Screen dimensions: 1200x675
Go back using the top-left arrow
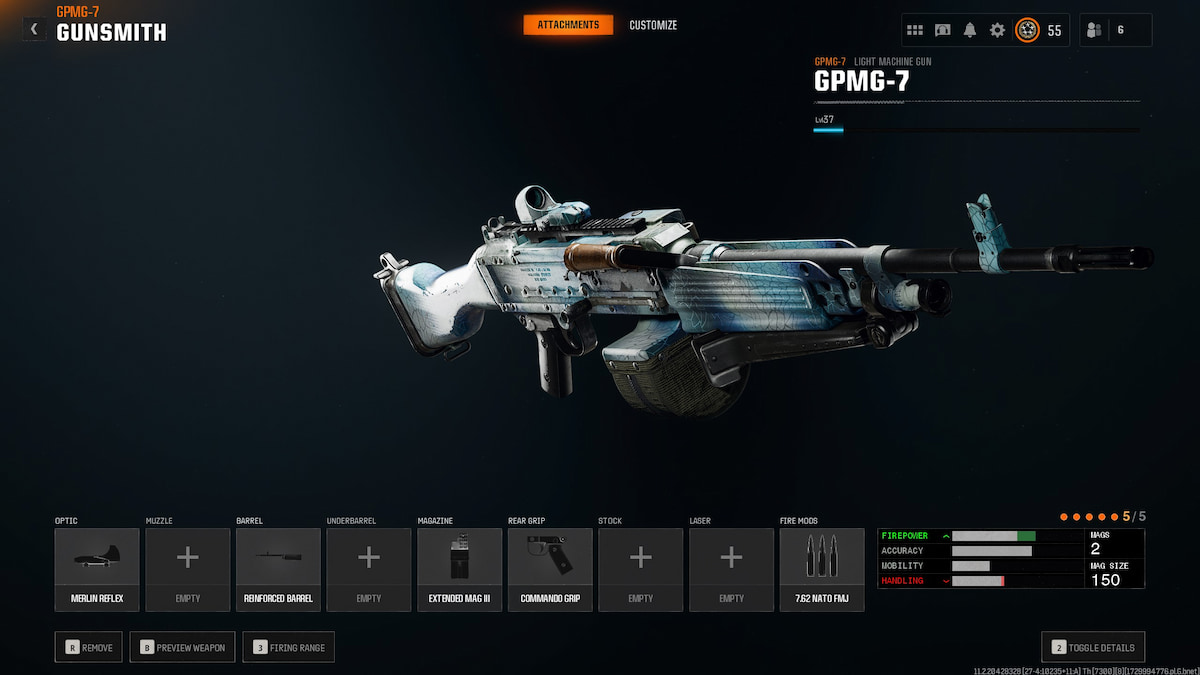(34, 30)
